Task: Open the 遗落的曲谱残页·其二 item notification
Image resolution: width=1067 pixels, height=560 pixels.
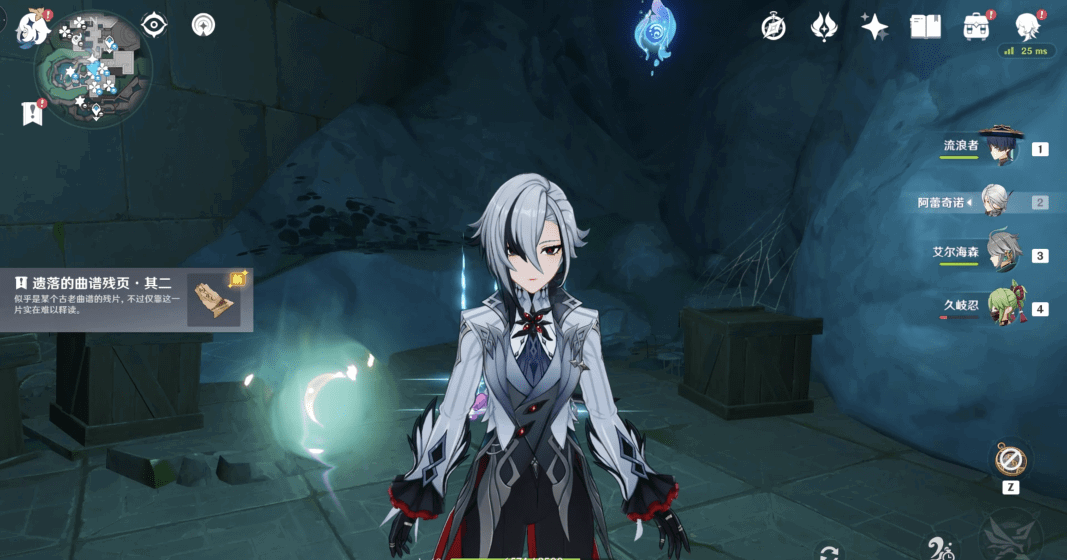Action: coord(126,298)
